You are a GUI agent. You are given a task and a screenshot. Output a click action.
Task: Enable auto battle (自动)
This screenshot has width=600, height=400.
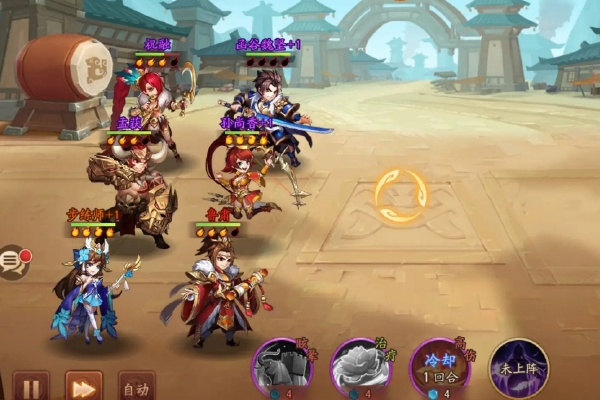tap(135, 387)
